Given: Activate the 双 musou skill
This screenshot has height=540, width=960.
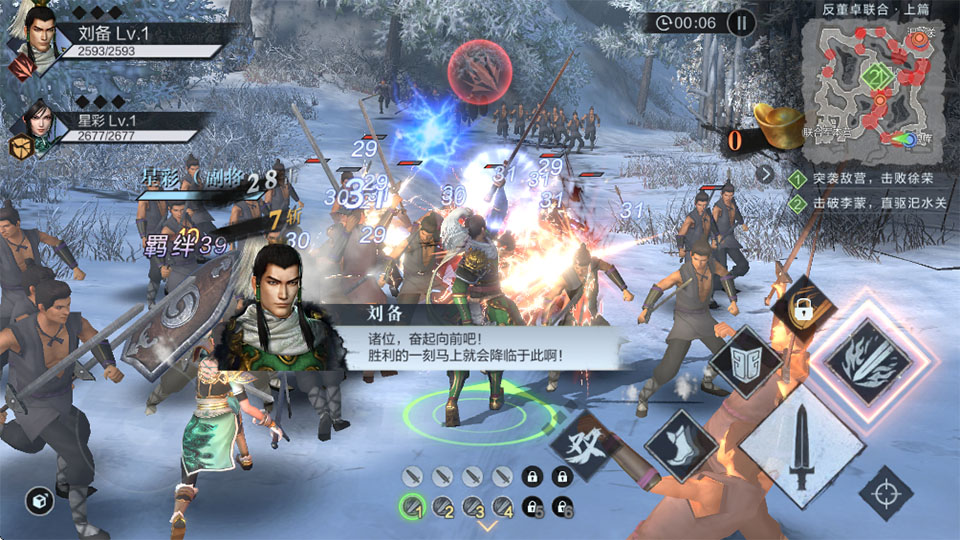Looking at the screenshot, I should pyautogui.click(x=582, y=444).
